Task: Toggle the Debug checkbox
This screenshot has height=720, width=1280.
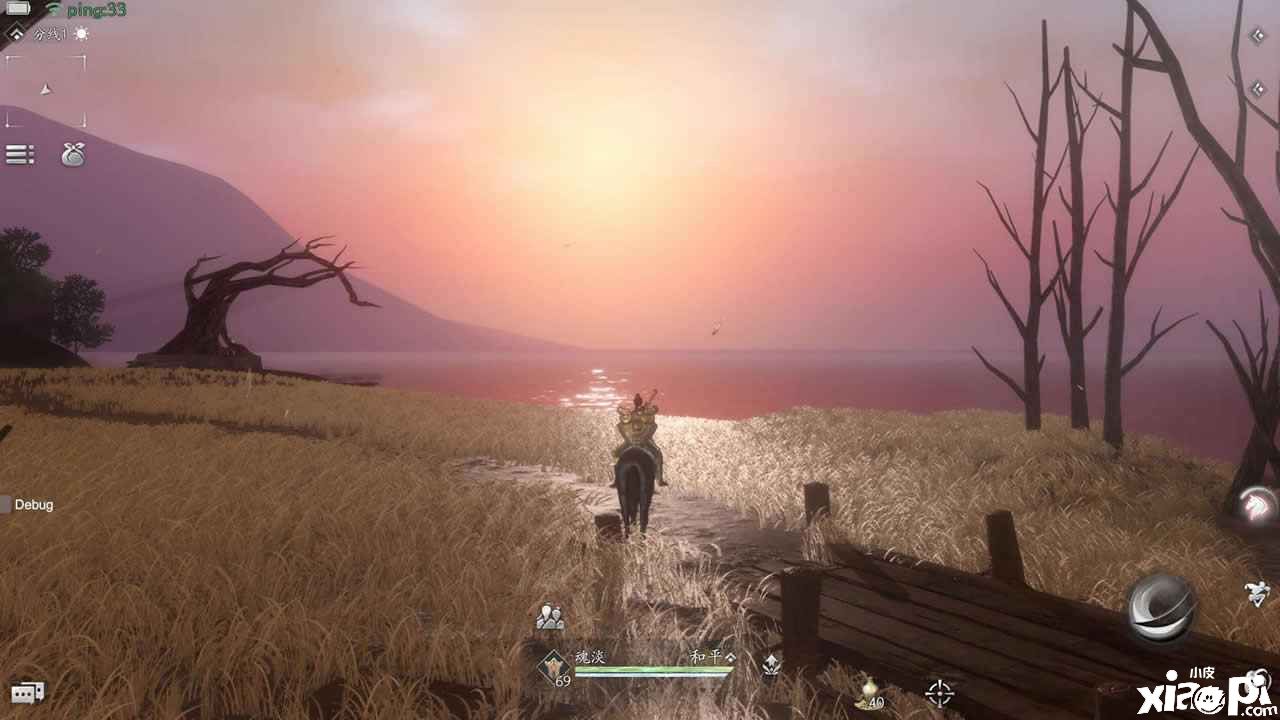Action: pyautogui.click(x=6, y=505)
